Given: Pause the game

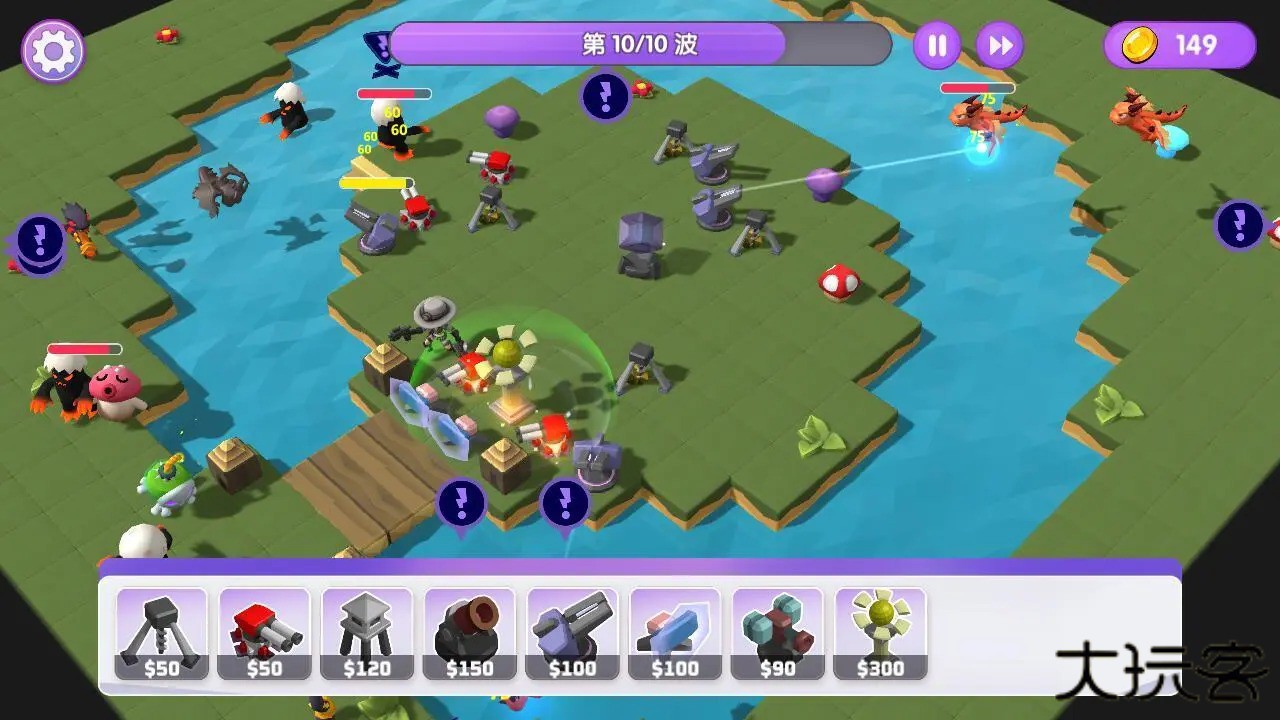Looking at the screenshot, I should pos(937,46).
